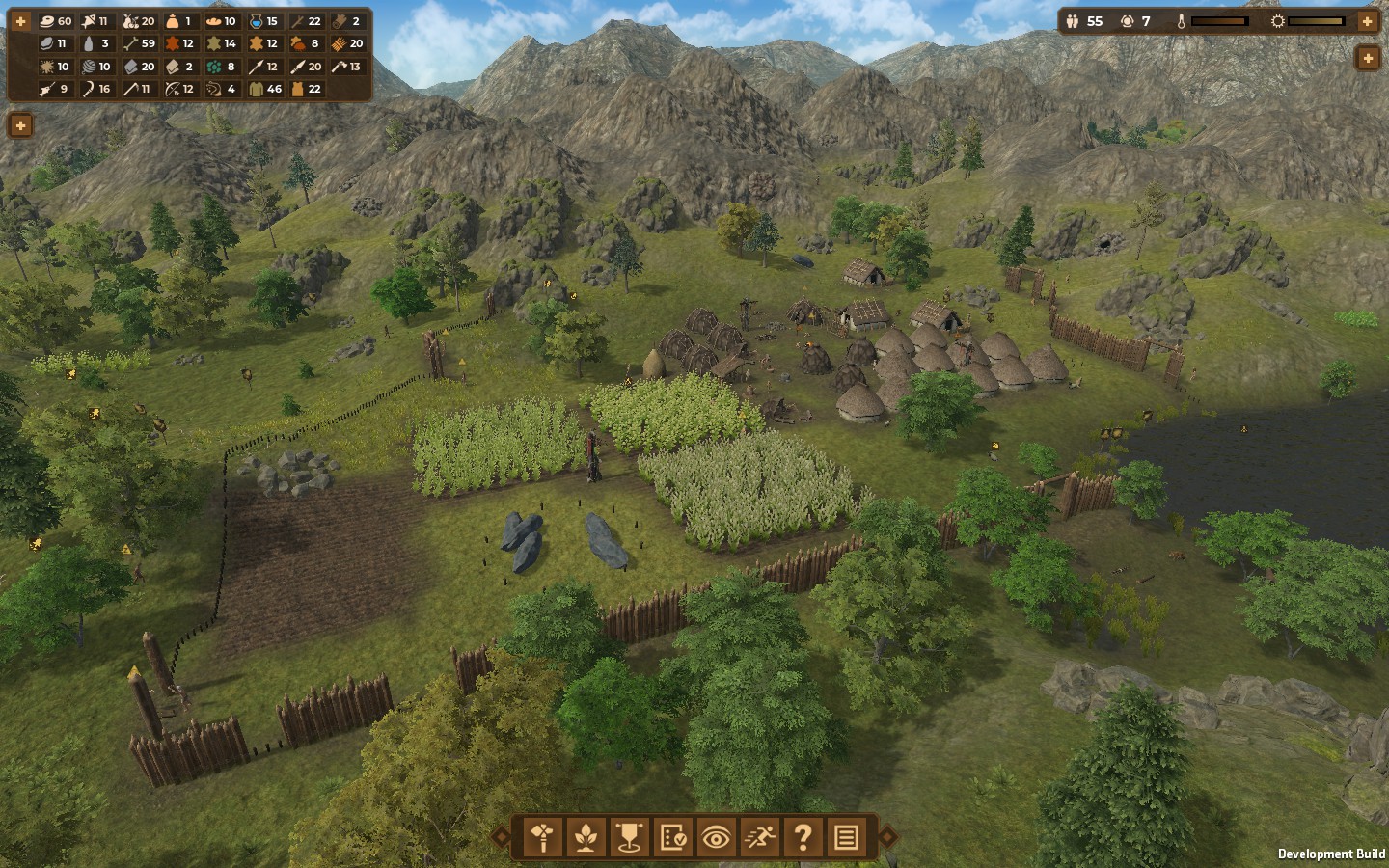
Task: Open the question mark help button
Action: [803, 837]
